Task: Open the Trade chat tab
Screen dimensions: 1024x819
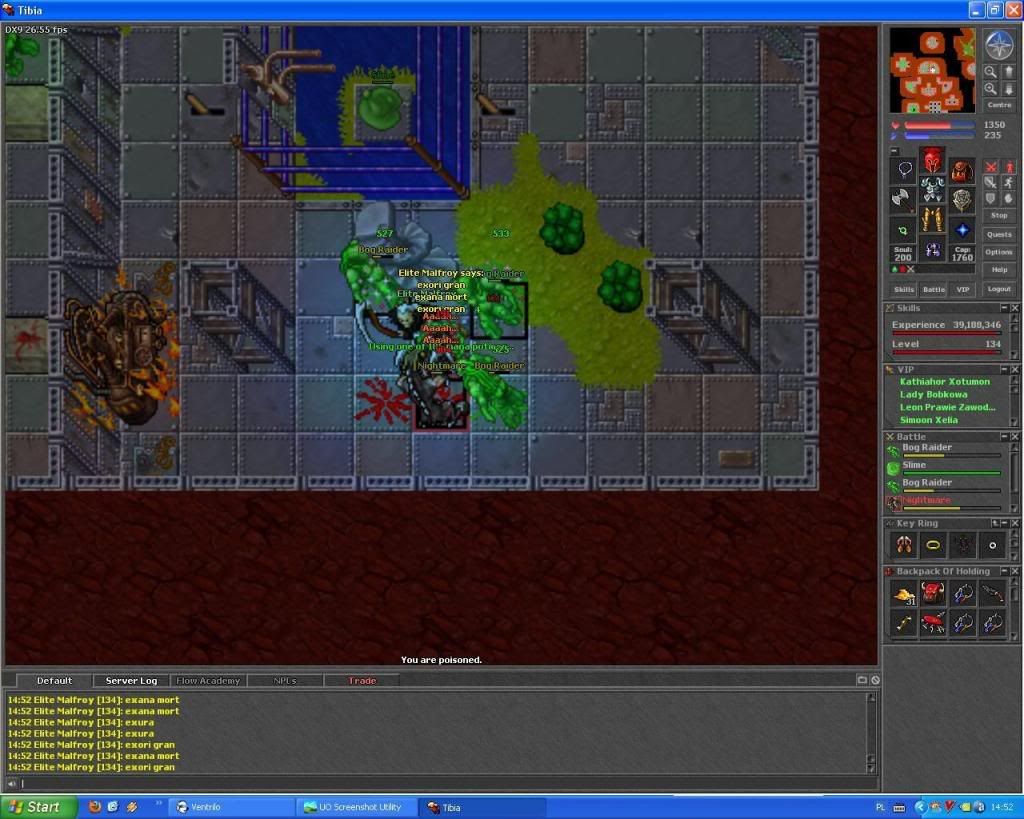Action: click(x=362, y=681)
